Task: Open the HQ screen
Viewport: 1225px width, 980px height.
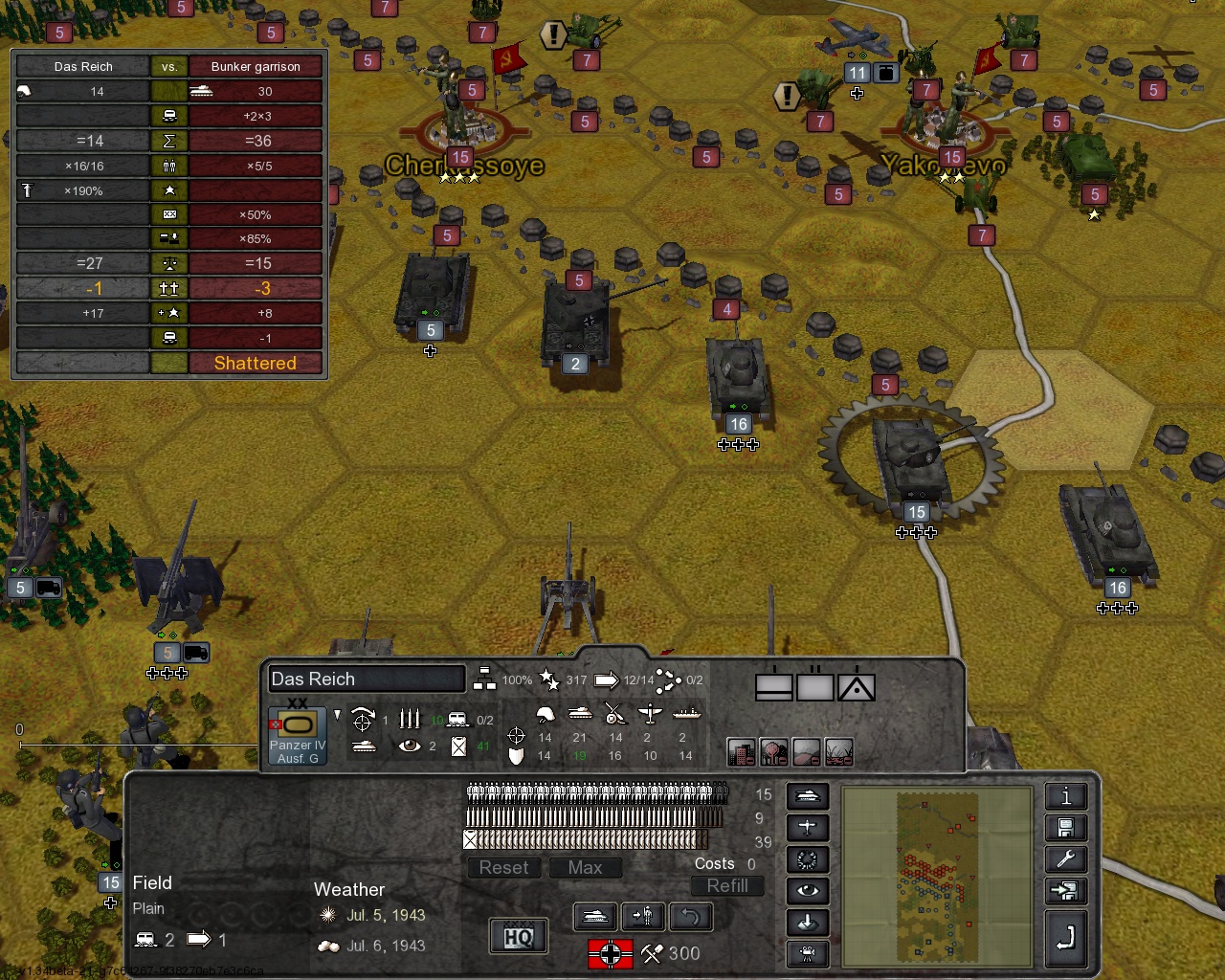Action: pyautogui.click(x=519, y=936)
